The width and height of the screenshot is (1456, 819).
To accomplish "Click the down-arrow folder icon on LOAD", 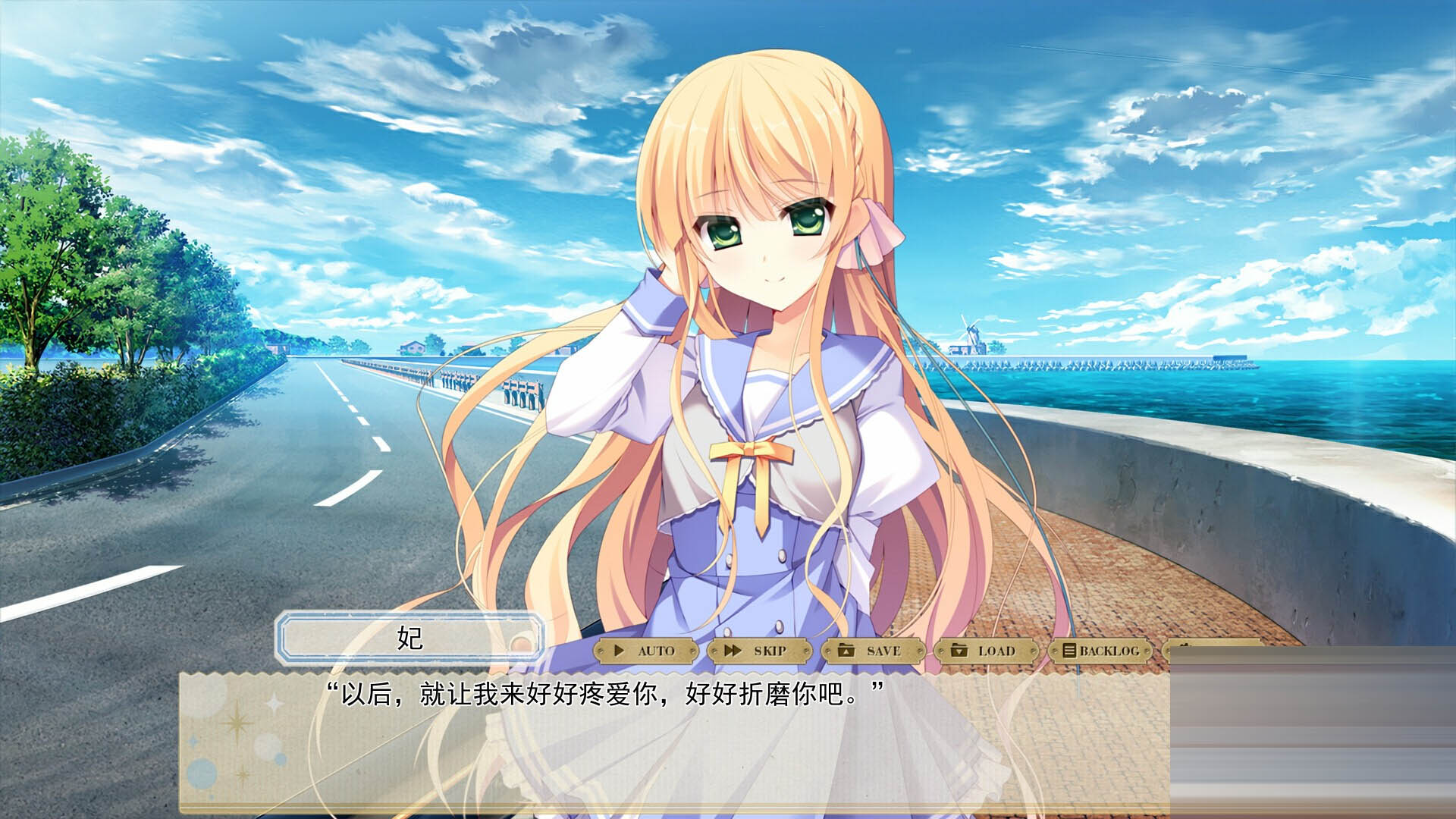I will tap(959, 651).
